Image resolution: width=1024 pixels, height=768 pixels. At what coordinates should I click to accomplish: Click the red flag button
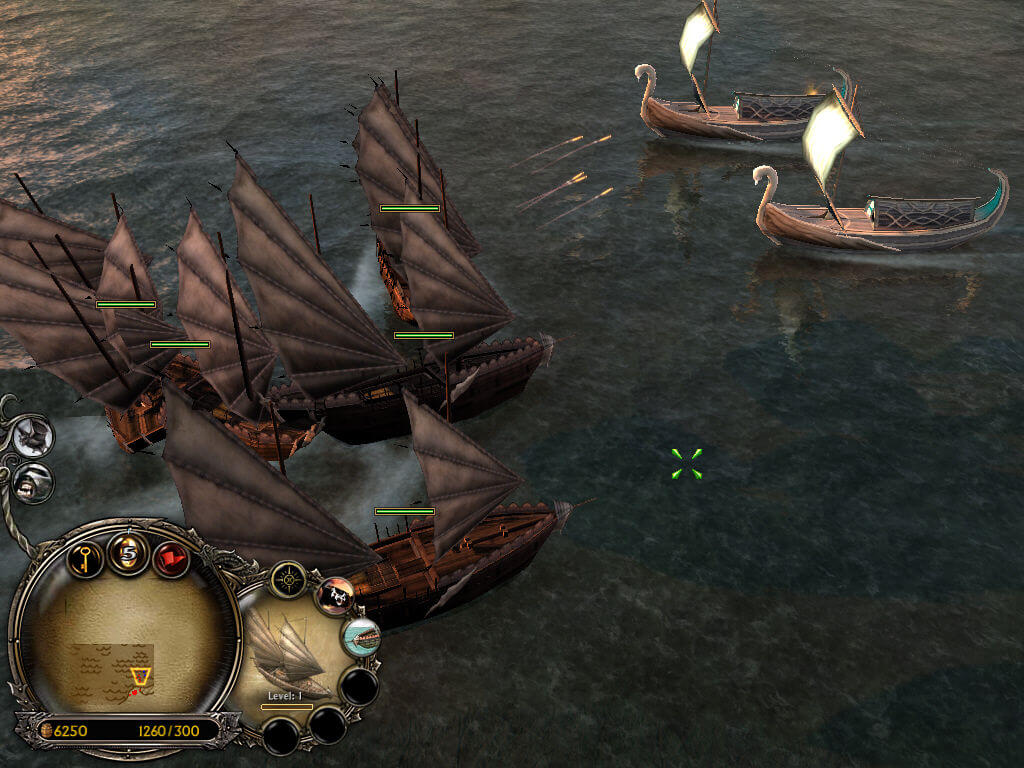pos(171,557)
